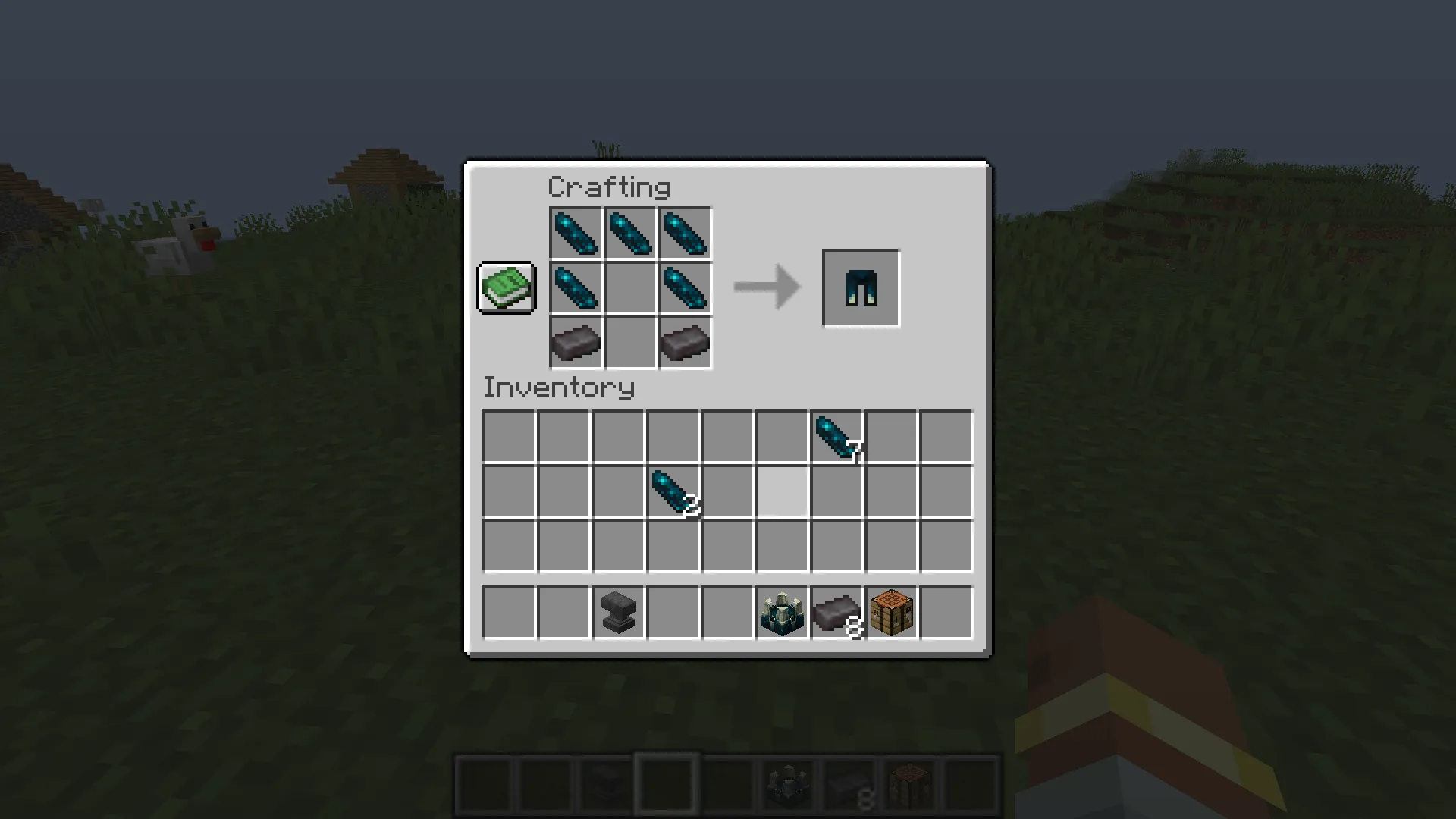Click the echo shard in the top-middle crafting slot
1456x819 pixels.
[629, 234]
